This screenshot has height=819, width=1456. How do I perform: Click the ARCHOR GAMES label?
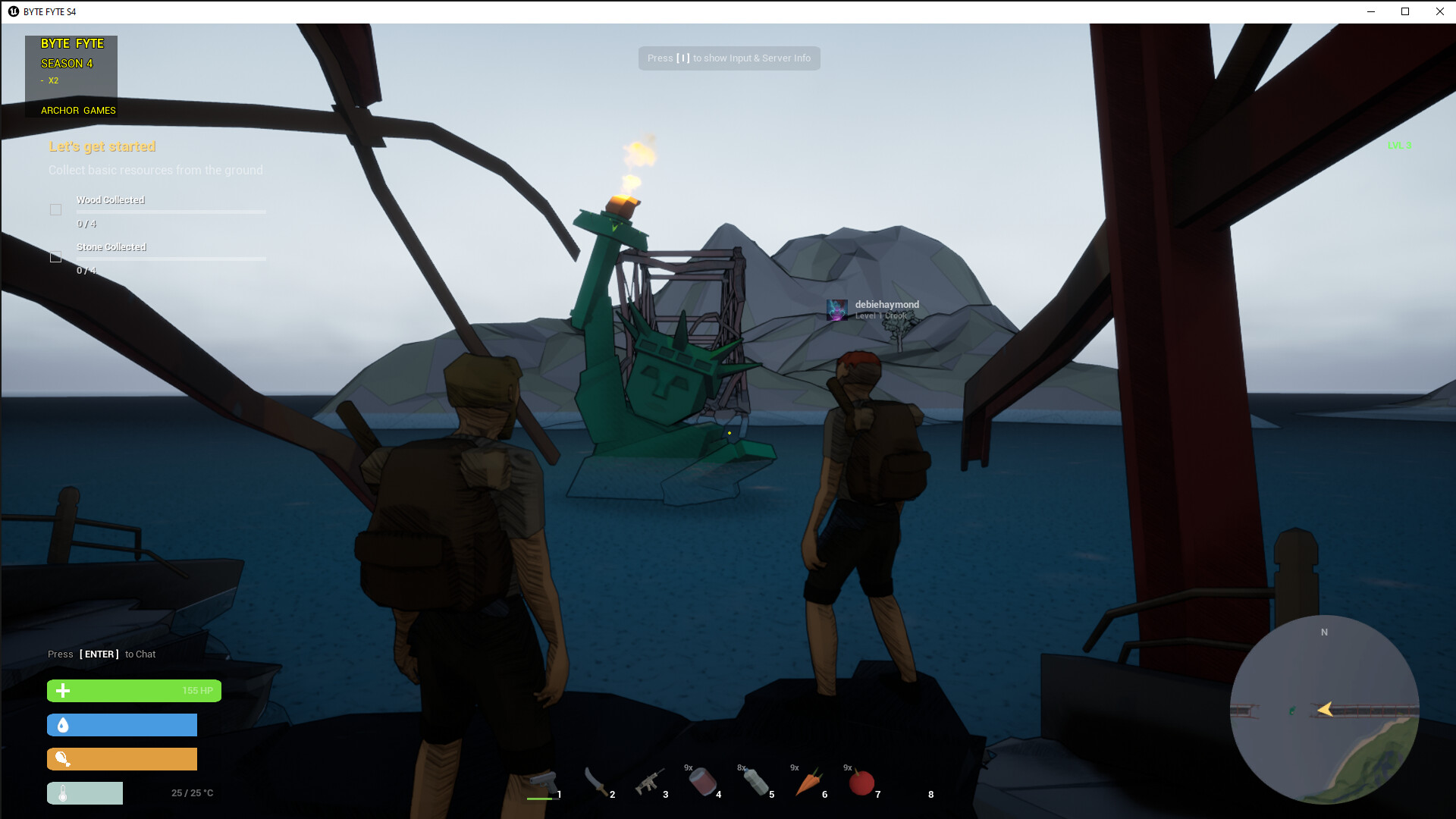pyautogui.click(x=78, y=110)
